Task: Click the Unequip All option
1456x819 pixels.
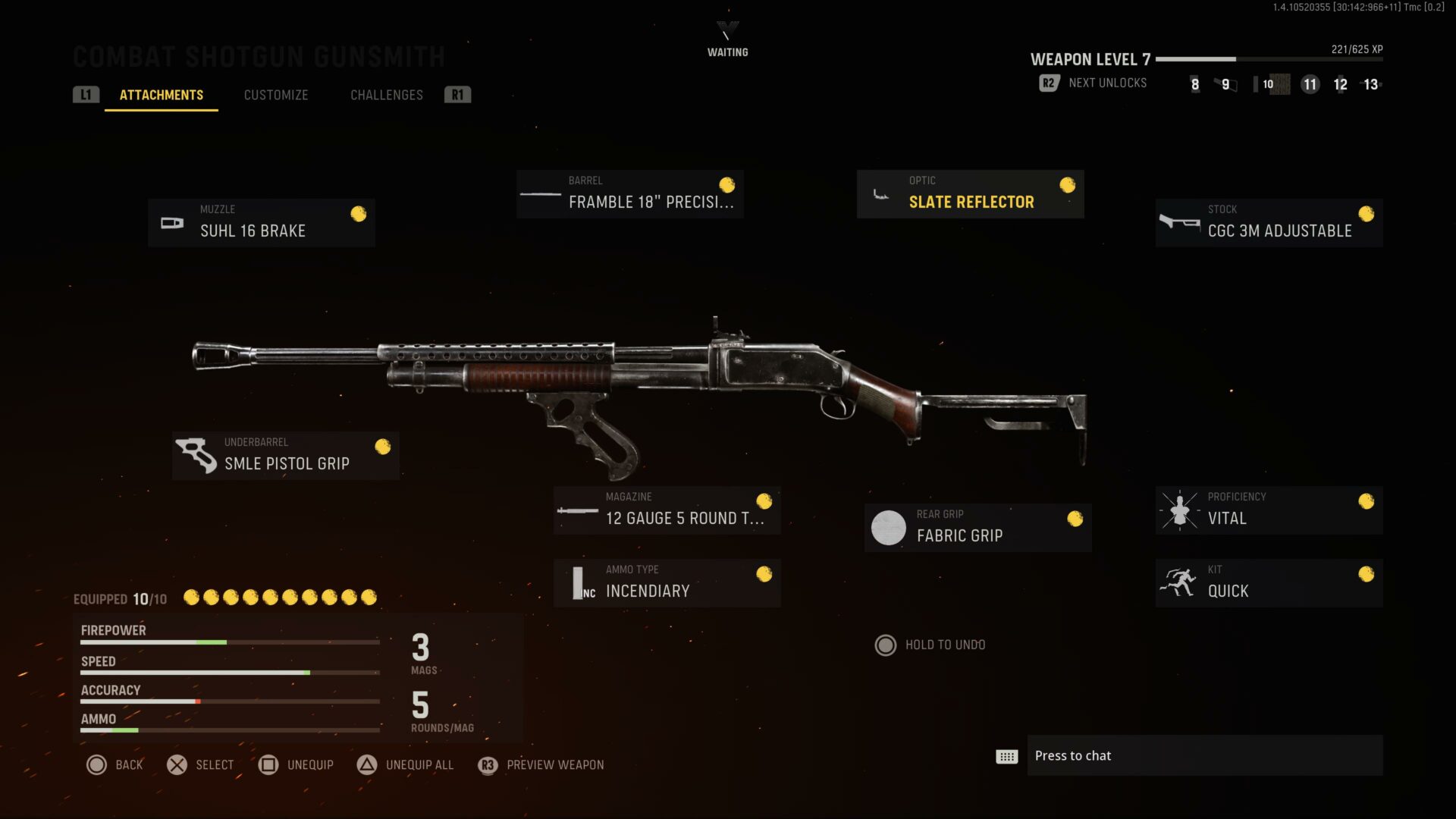Action: click(406, 764)
